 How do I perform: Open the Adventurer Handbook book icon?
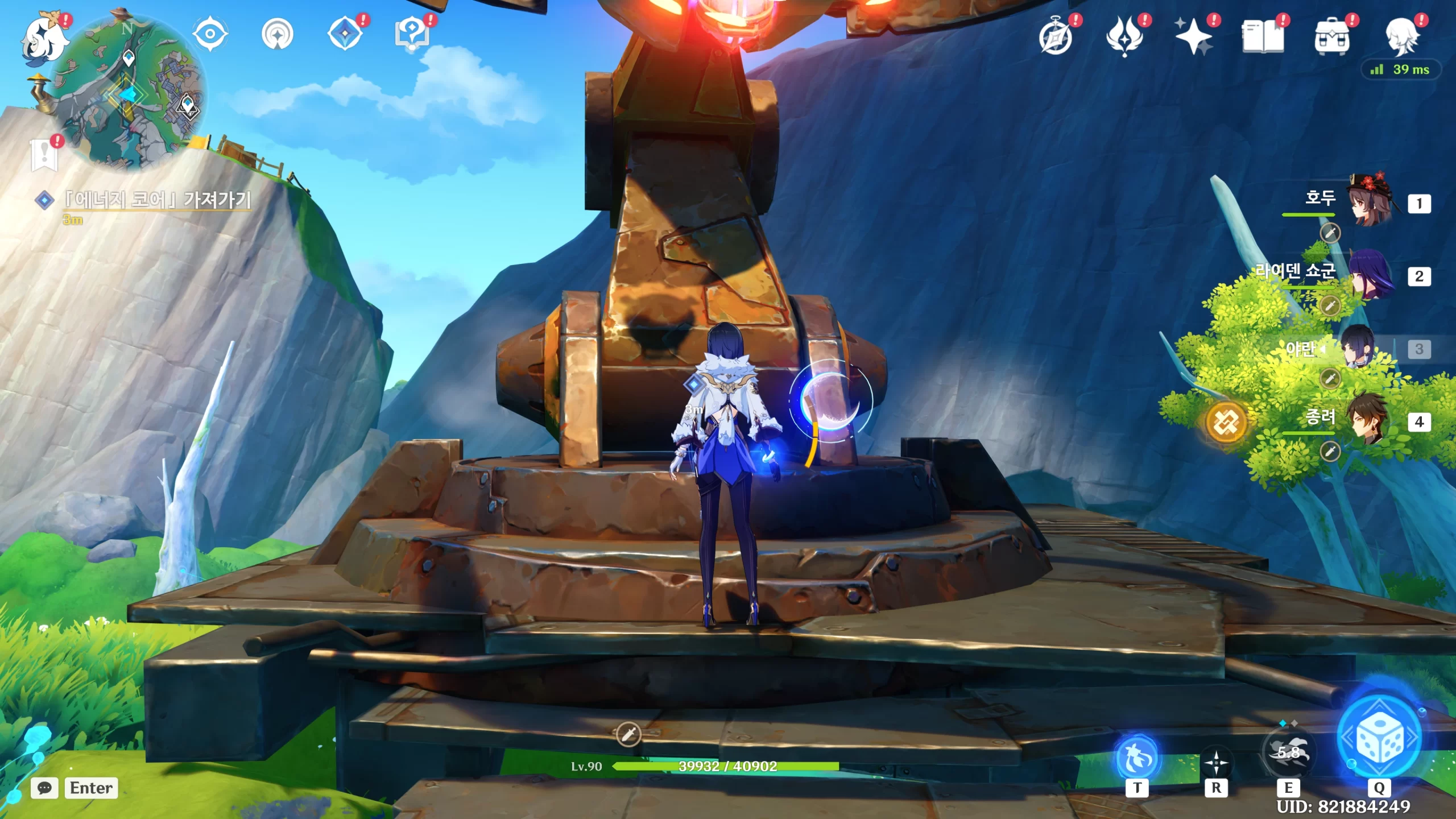1263,38
